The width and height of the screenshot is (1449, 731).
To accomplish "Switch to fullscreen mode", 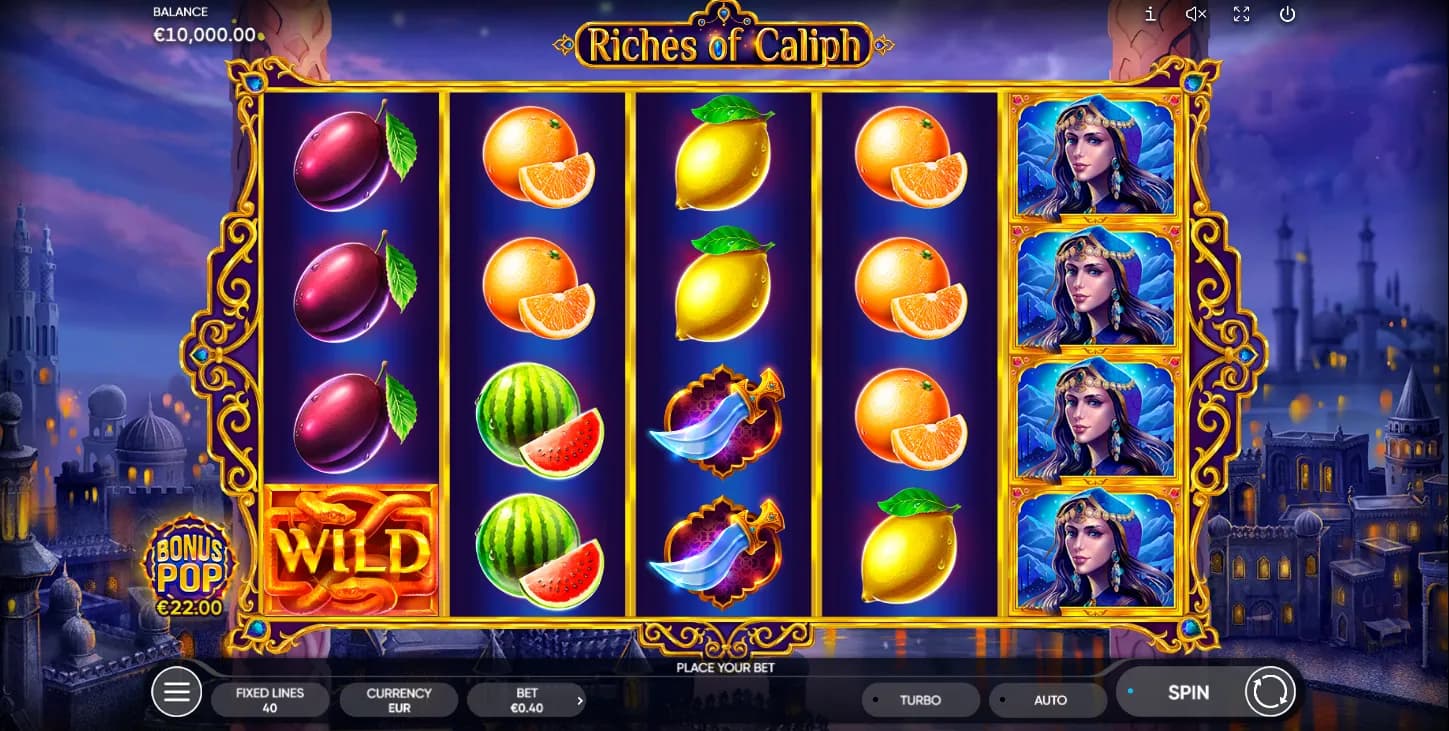I will click(1241, 14).
